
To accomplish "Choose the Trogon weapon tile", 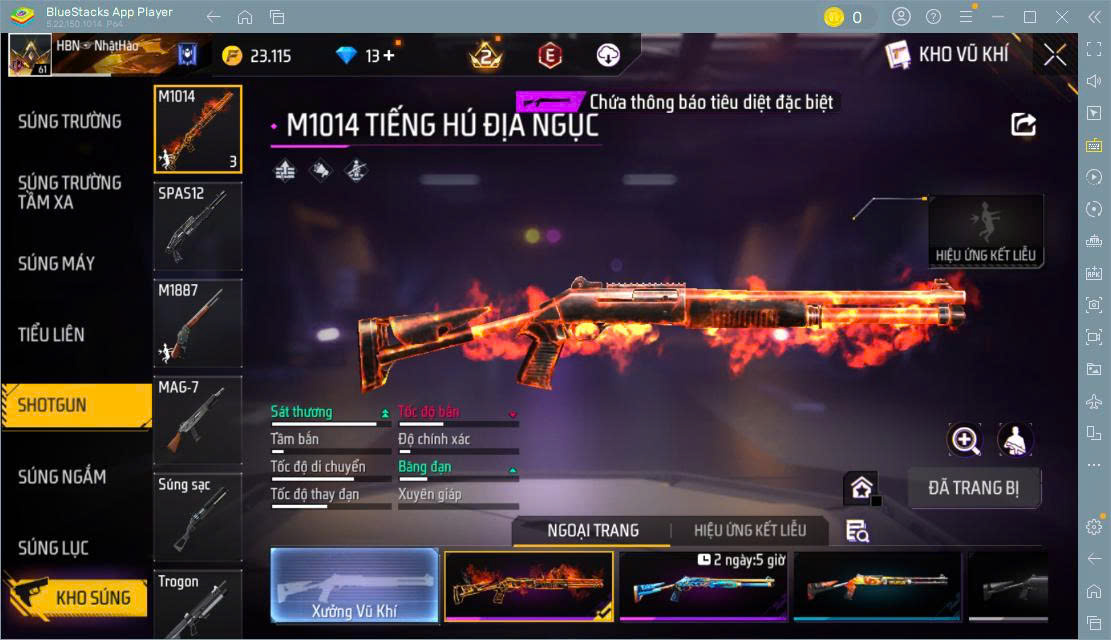I will (x=197, y=603).
